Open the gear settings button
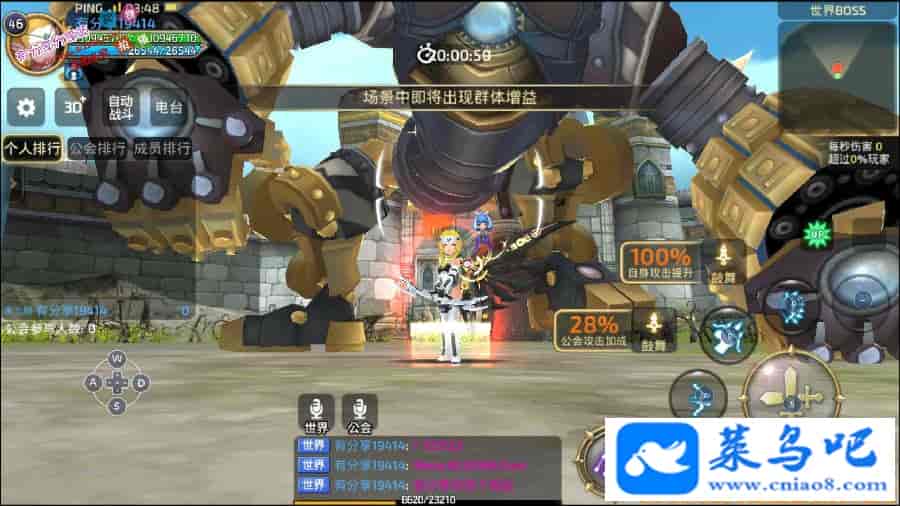900x506 pixels. tap(26, 107)
